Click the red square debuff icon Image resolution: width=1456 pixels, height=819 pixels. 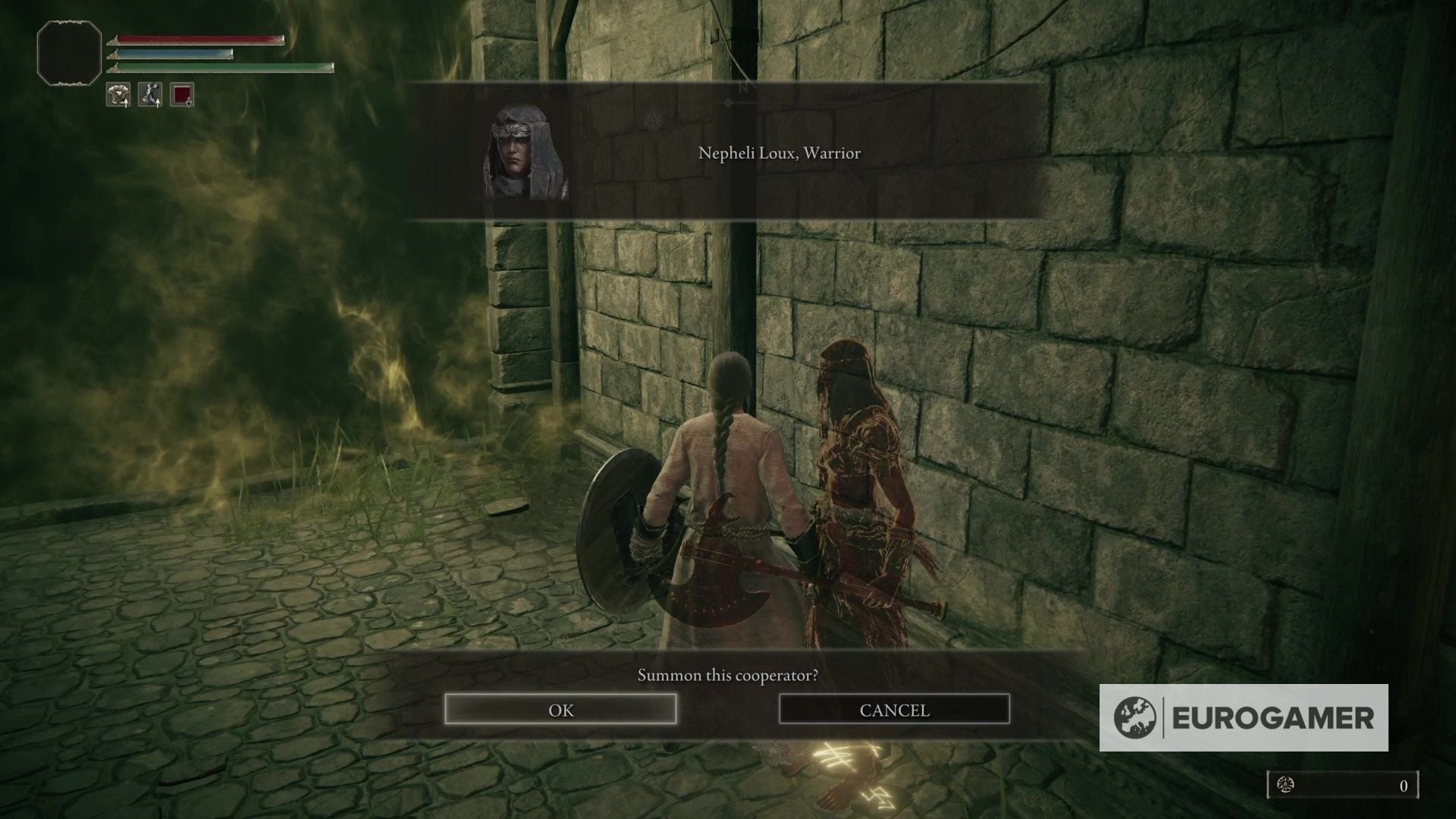182,95
